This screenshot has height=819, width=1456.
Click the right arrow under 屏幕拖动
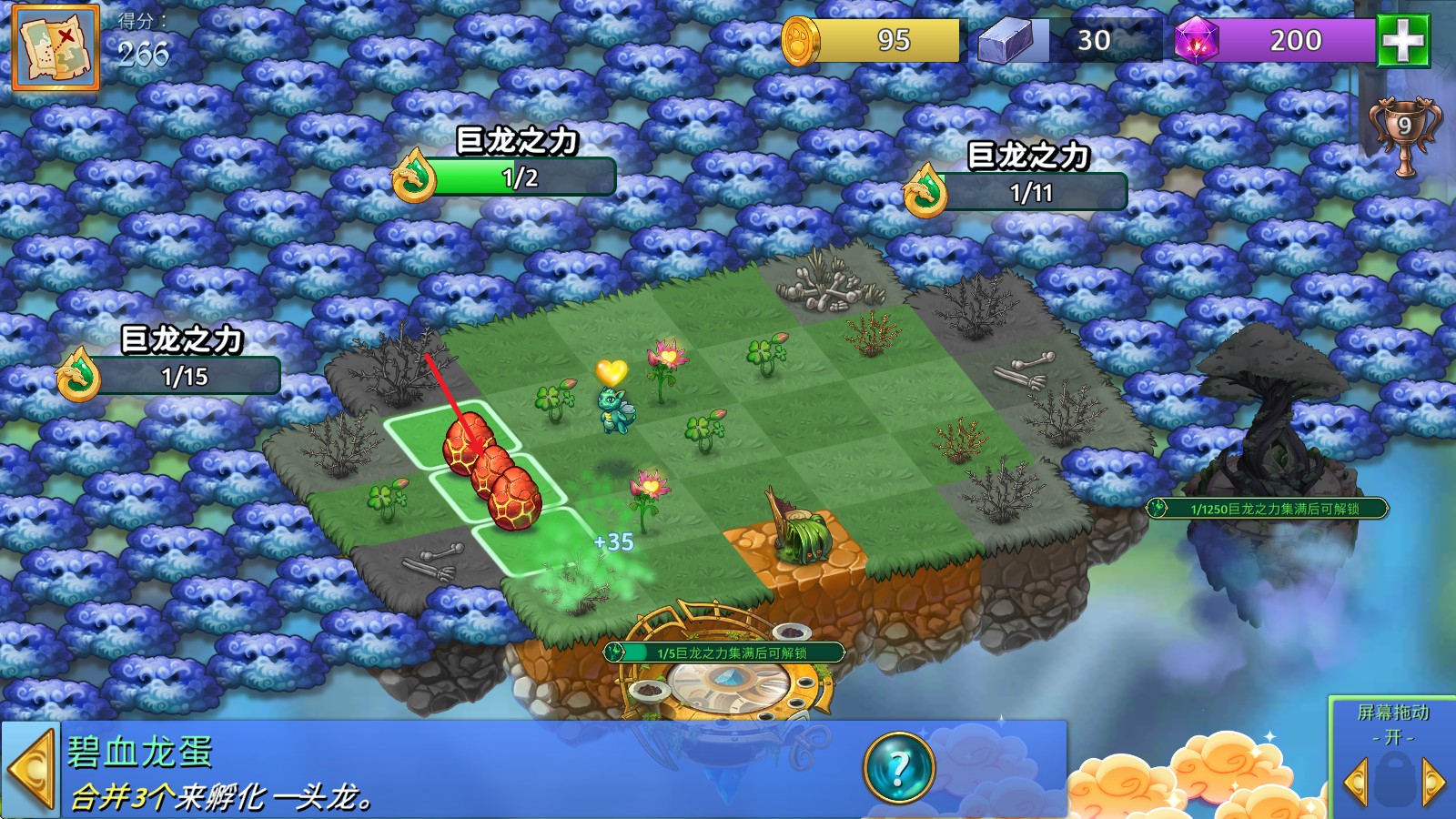click(1433, 782)
